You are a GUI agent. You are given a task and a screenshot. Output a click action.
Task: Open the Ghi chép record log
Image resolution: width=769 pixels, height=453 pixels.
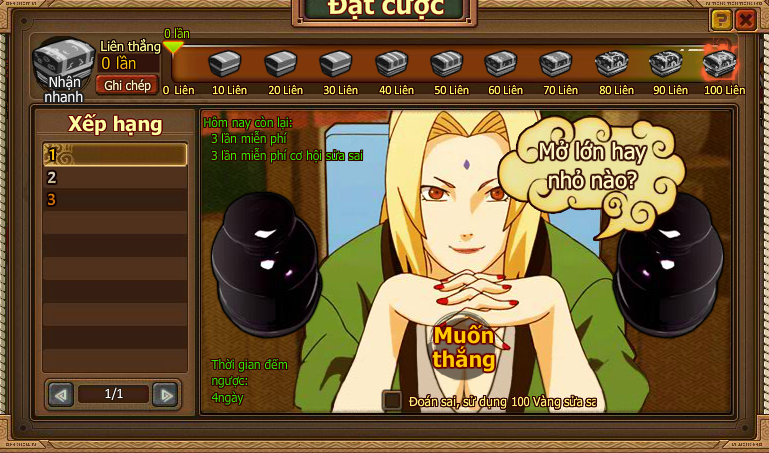(x=127, y=85)
